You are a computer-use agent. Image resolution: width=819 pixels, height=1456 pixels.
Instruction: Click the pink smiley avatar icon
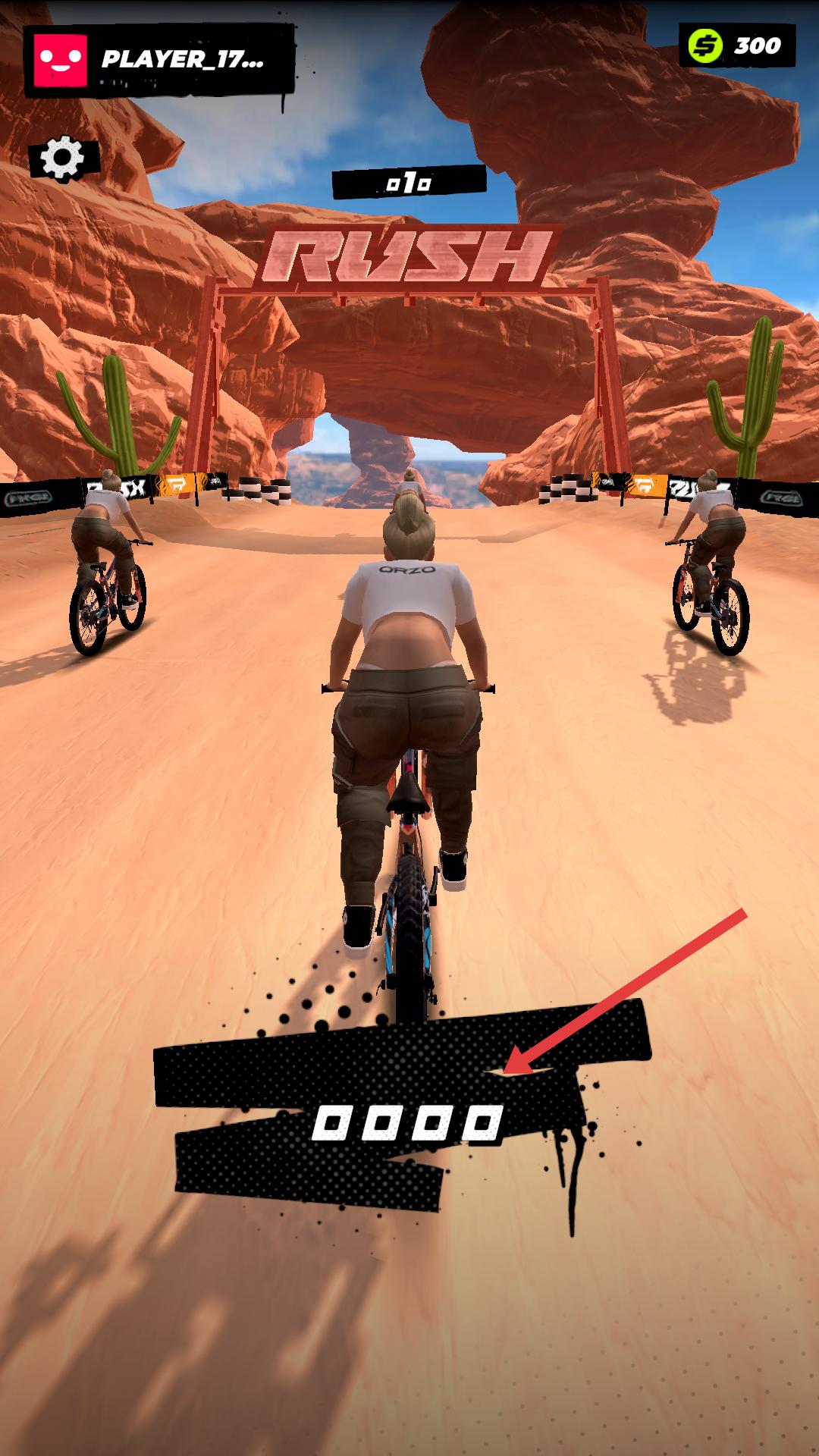point(58,61)
